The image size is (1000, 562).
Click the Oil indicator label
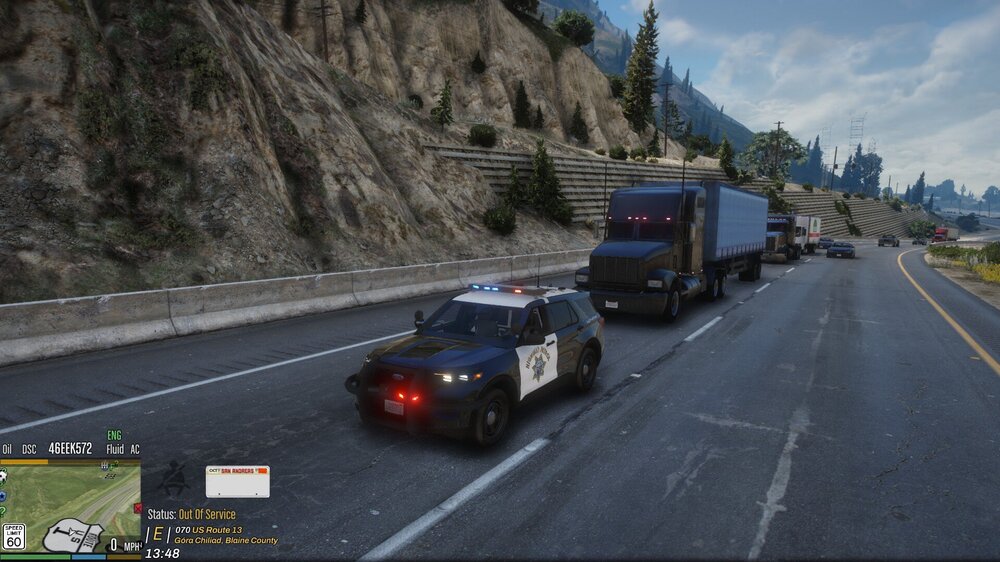coord(7,450)
